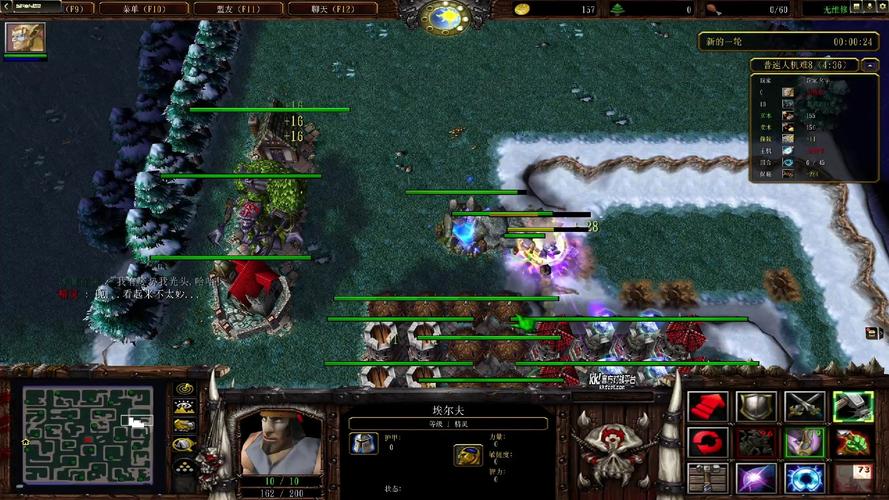
Task: Click the day-night clock indicator
Action: (x=443, y=17)
